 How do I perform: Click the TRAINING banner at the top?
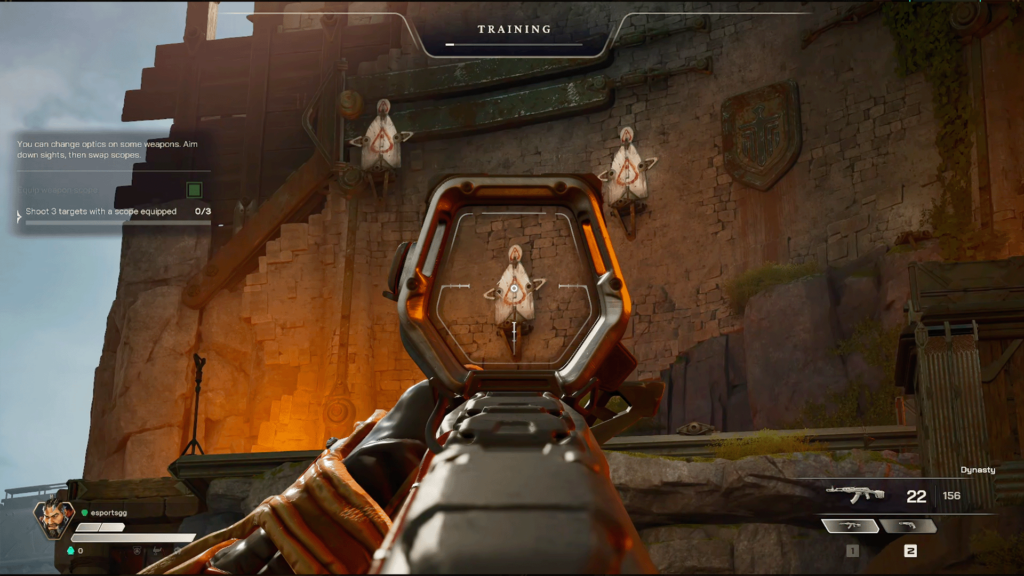pos(514,30)
